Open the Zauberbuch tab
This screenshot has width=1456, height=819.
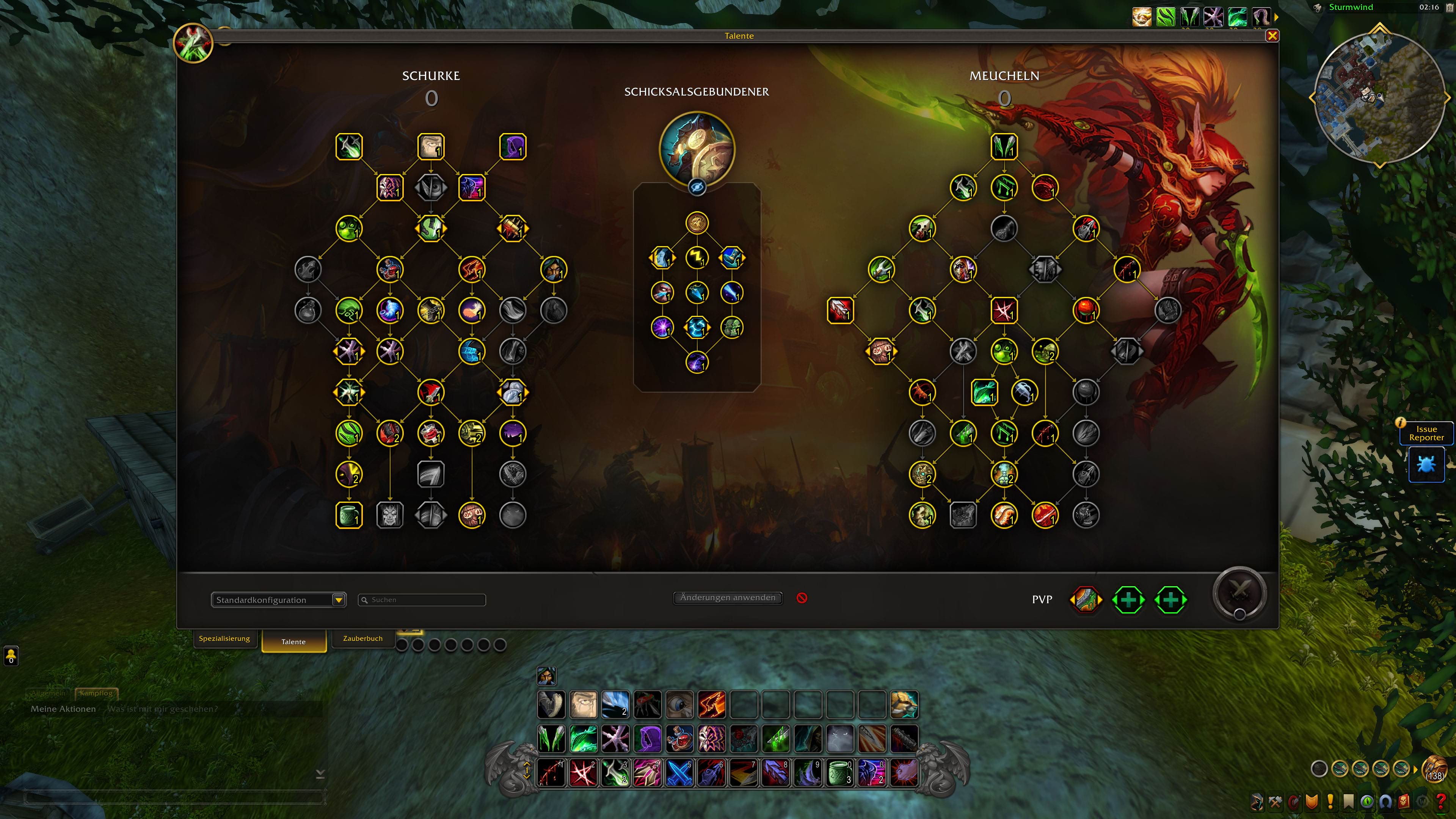click(x=362, y=638)
